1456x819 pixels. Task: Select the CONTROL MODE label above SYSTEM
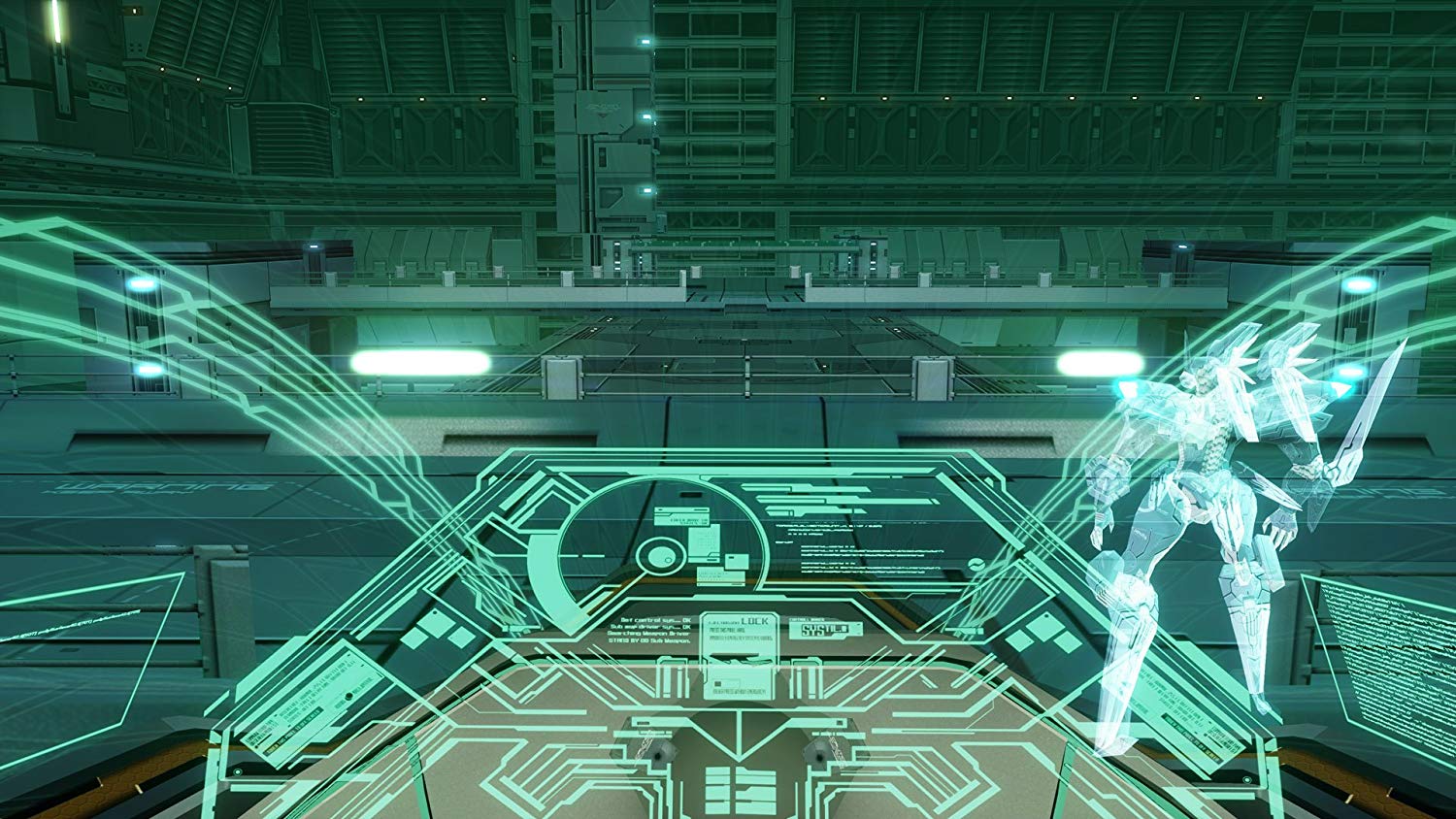pos(808,619)
